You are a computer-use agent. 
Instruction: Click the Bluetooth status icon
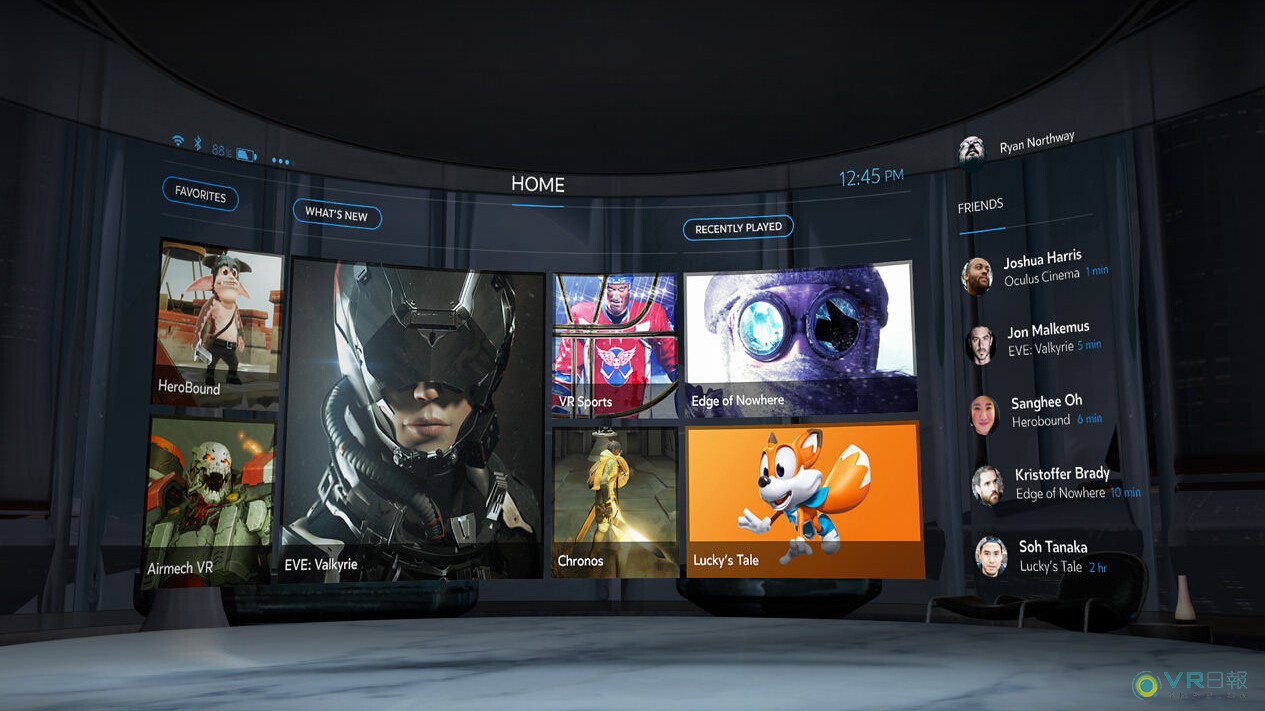[x=198, y=145]
